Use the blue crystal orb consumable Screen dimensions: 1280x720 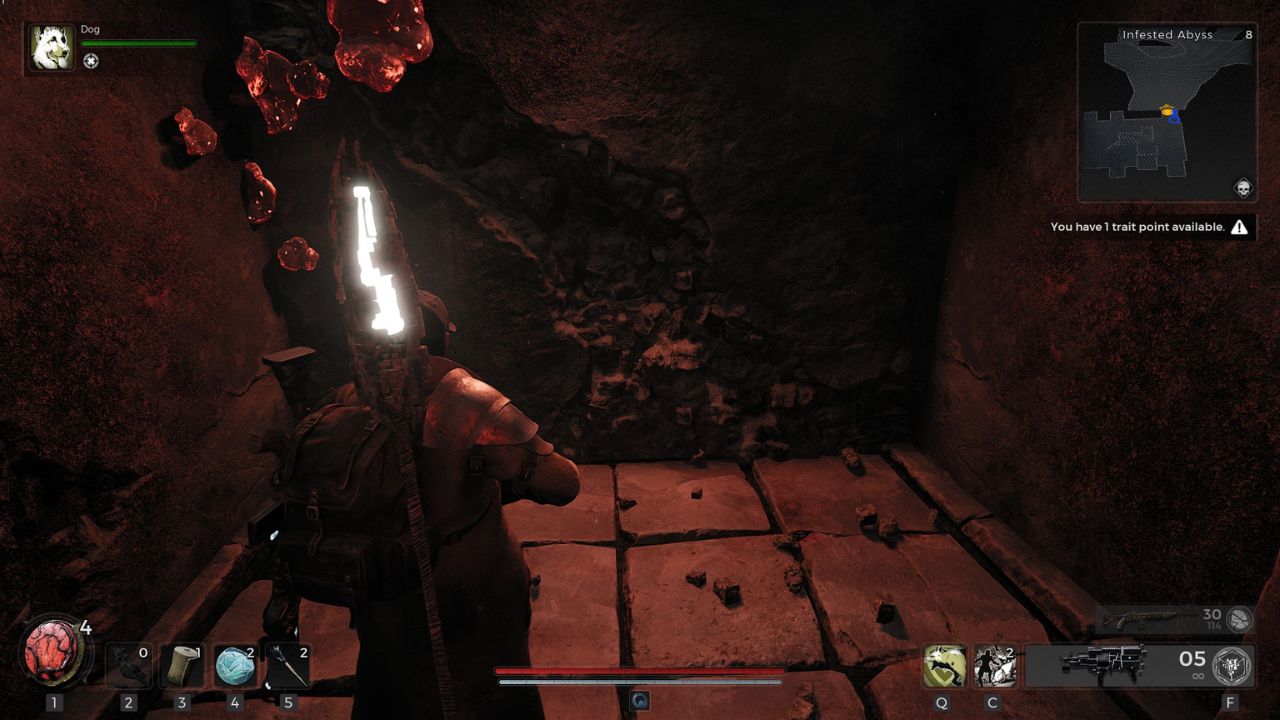[x=235, y=667]
